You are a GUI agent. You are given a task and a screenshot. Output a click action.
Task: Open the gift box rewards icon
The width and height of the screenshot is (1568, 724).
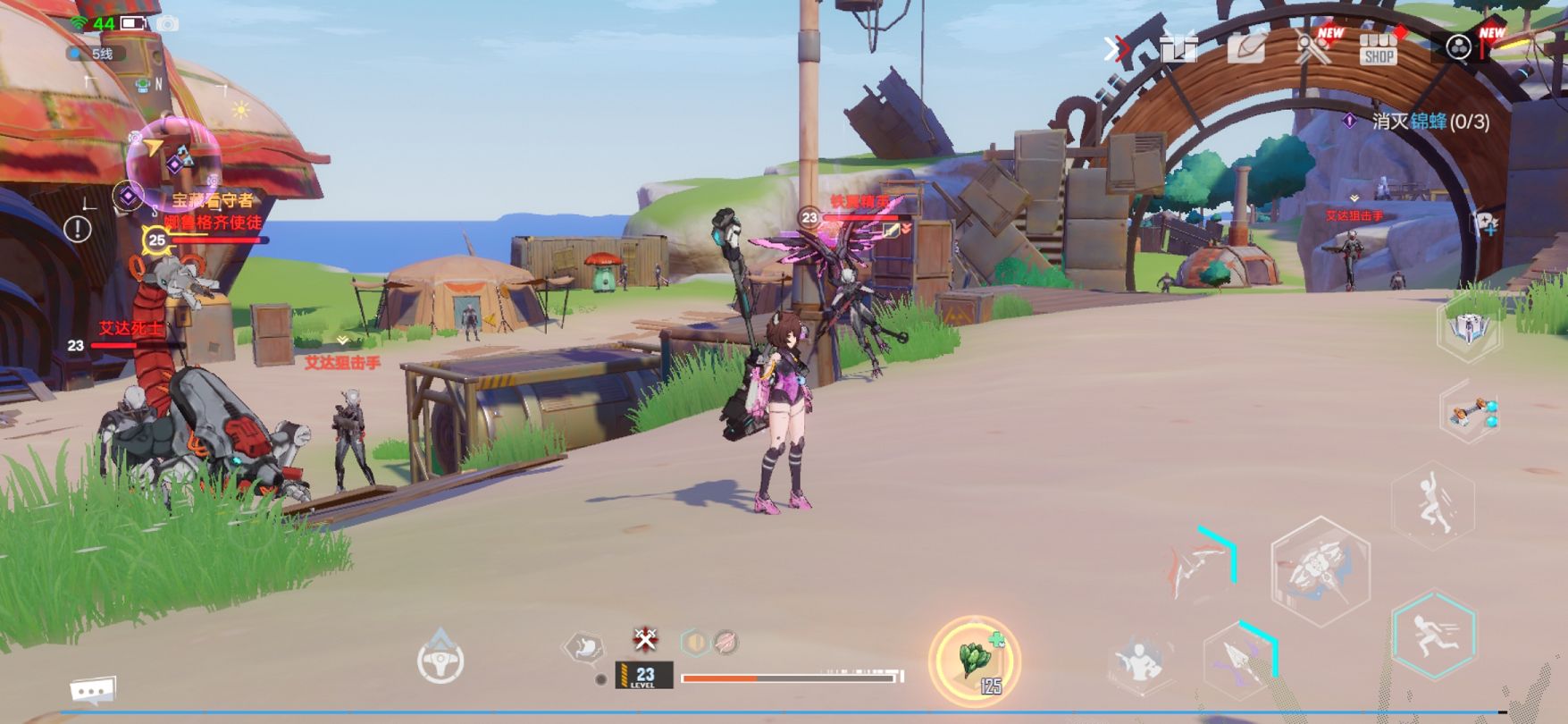point(1179,48)
